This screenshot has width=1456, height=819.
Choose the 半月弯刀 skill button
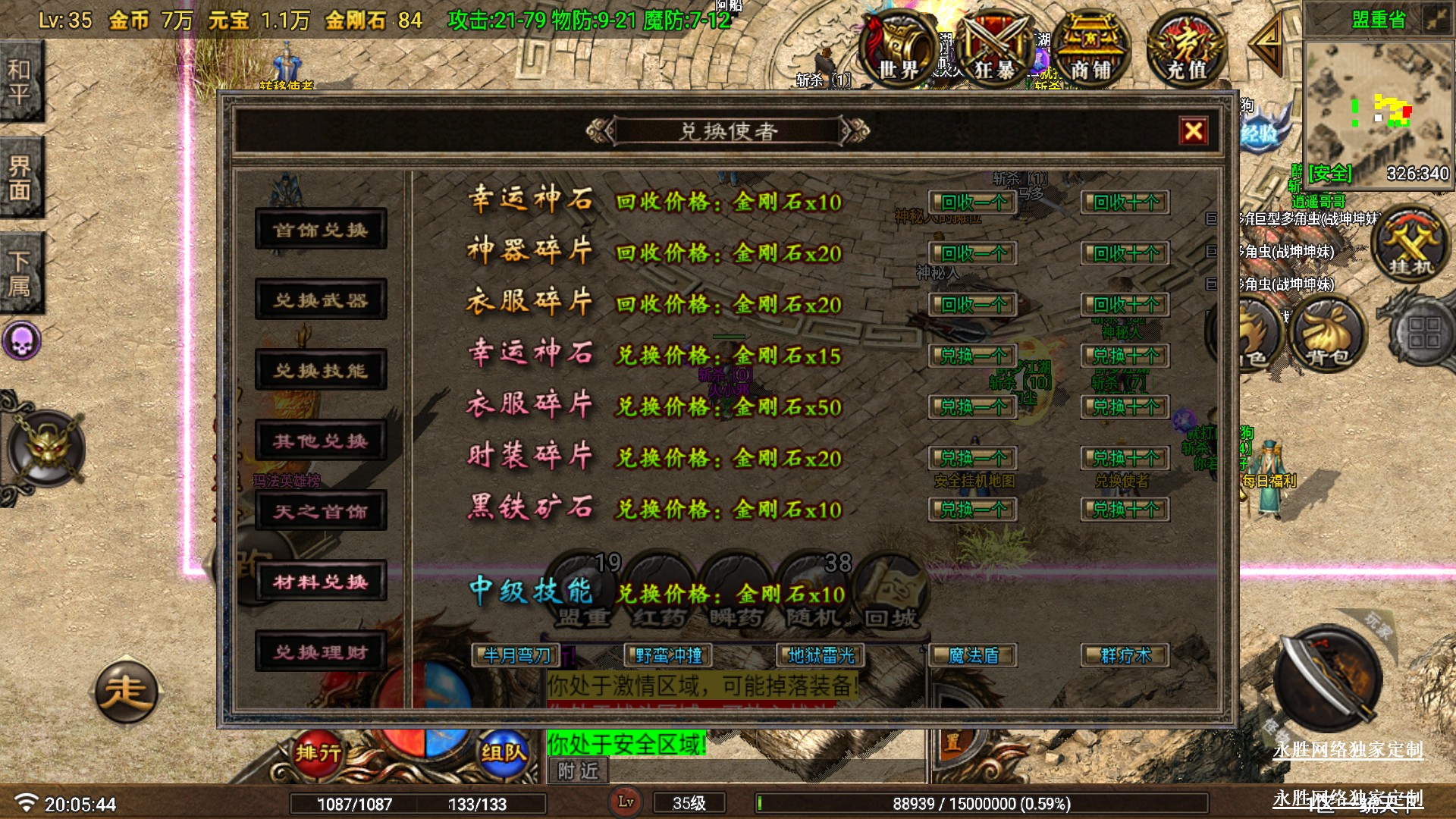517,655
